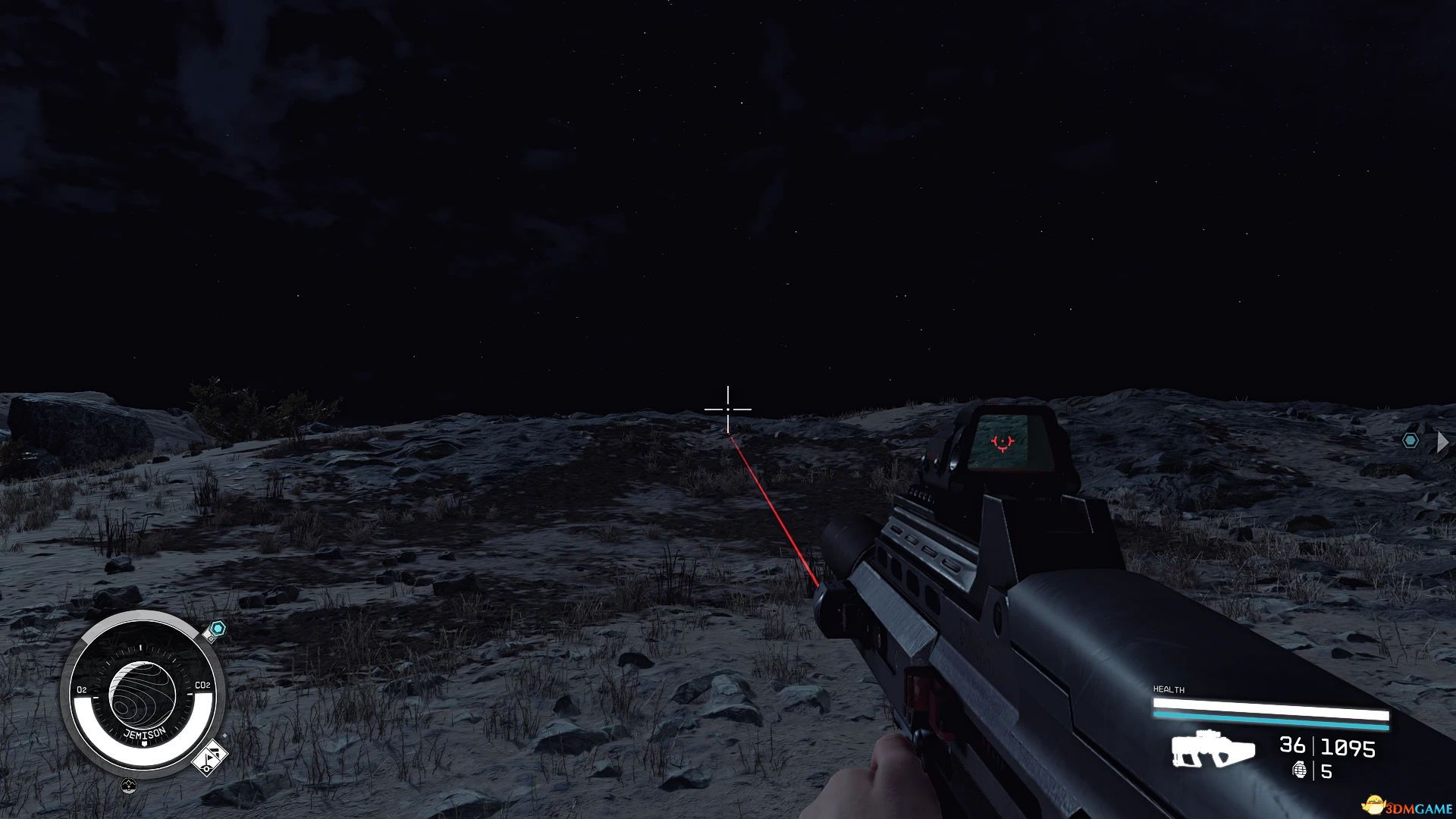
Task: Click the diamond flag icon by the compass
Action: click(x=210, y=758)
